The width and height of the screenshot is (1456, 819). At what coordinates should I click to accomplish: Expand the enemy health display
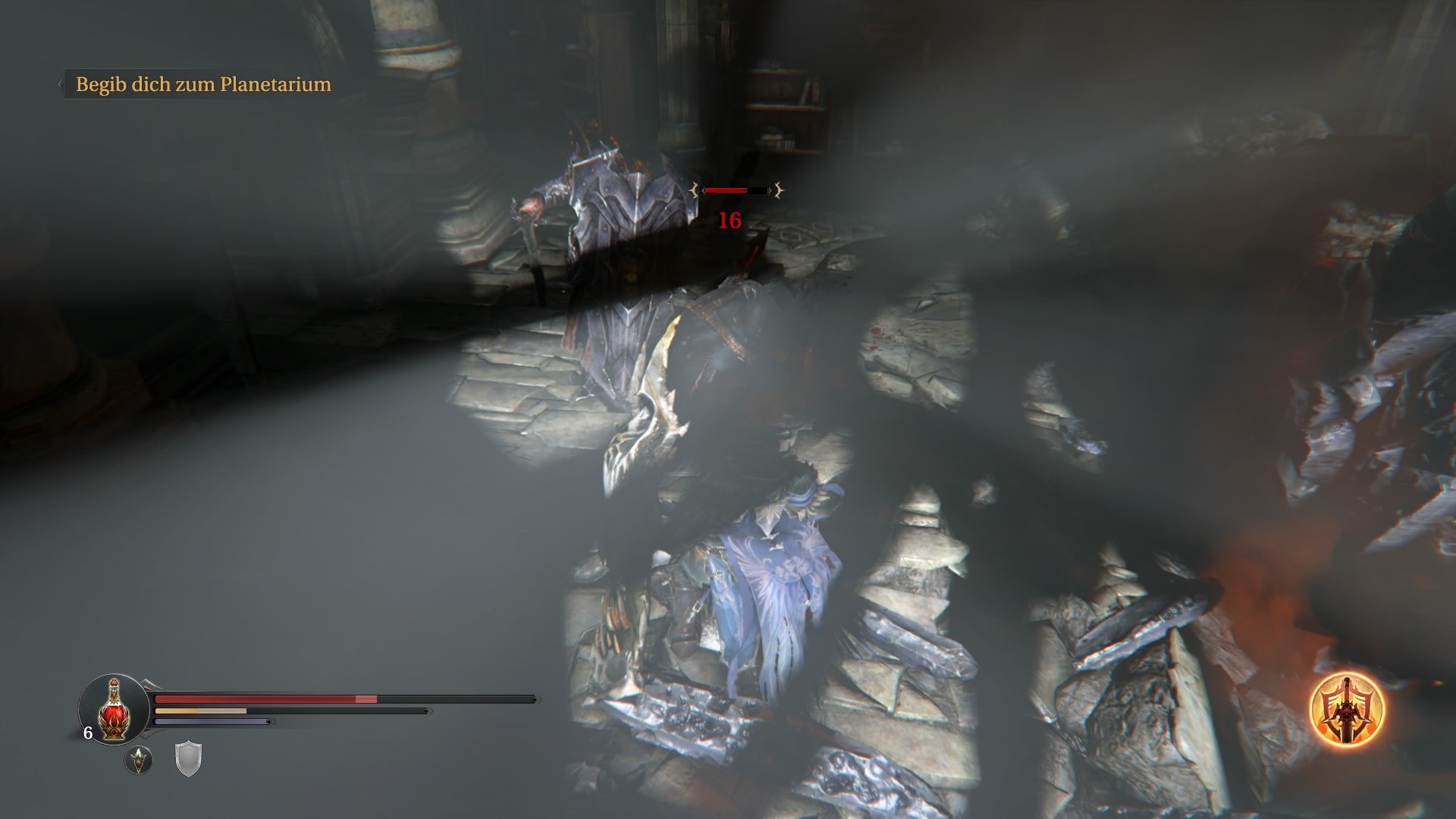click(x=736, y=192)
